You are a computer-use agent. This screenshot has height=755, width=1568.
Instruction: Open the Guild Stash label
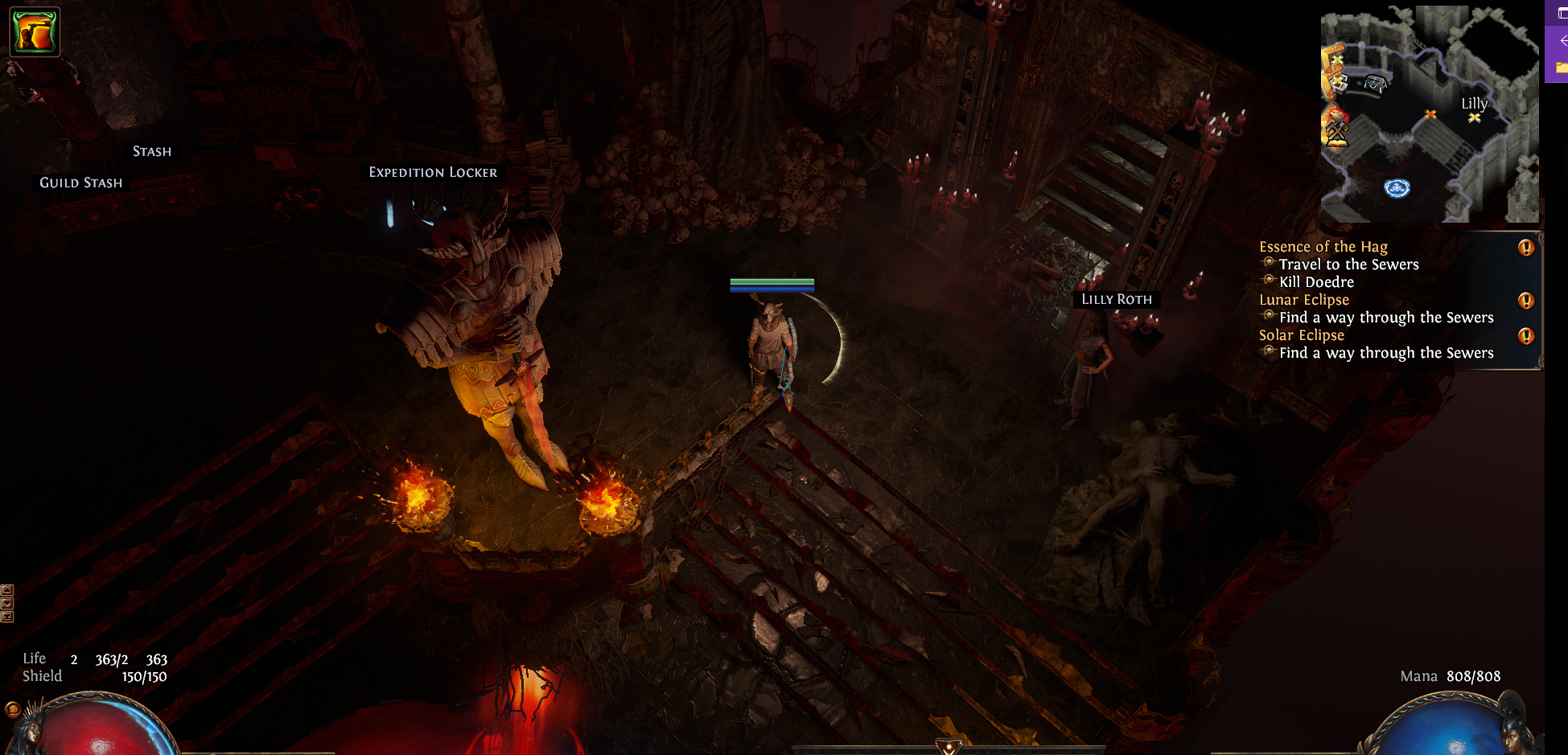click(x=81, y=183)
